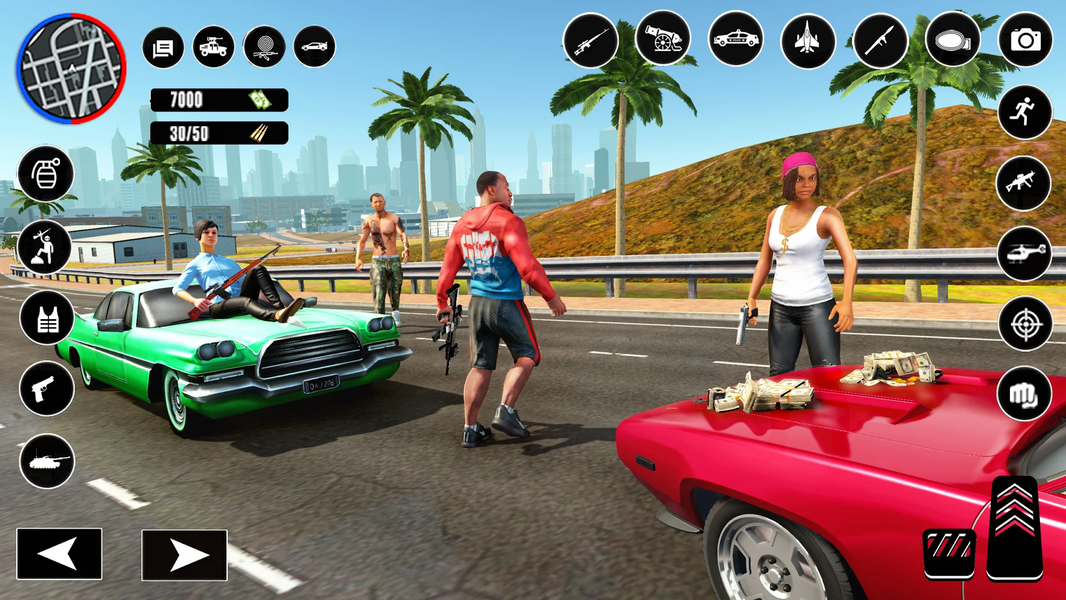Open the camera view button
Screen dimensions: 1066x600
pos(1025,40)
